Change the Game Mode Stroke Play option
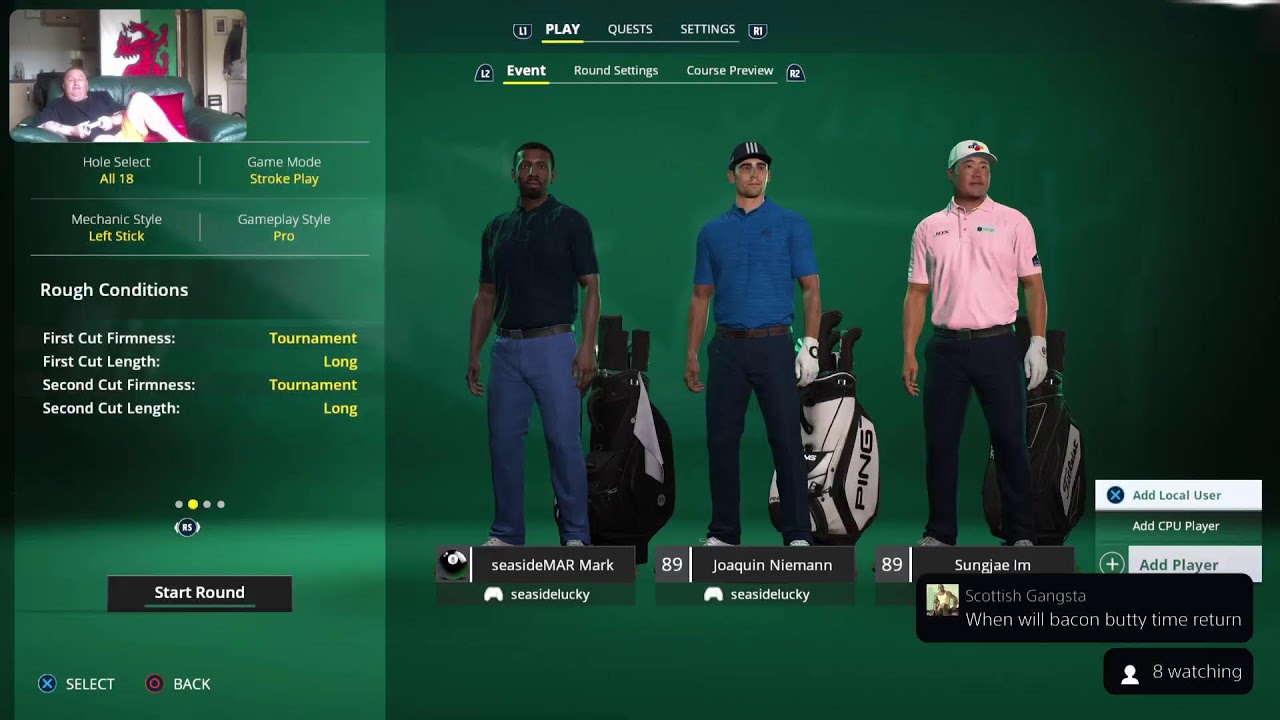 tap(284, 171)
